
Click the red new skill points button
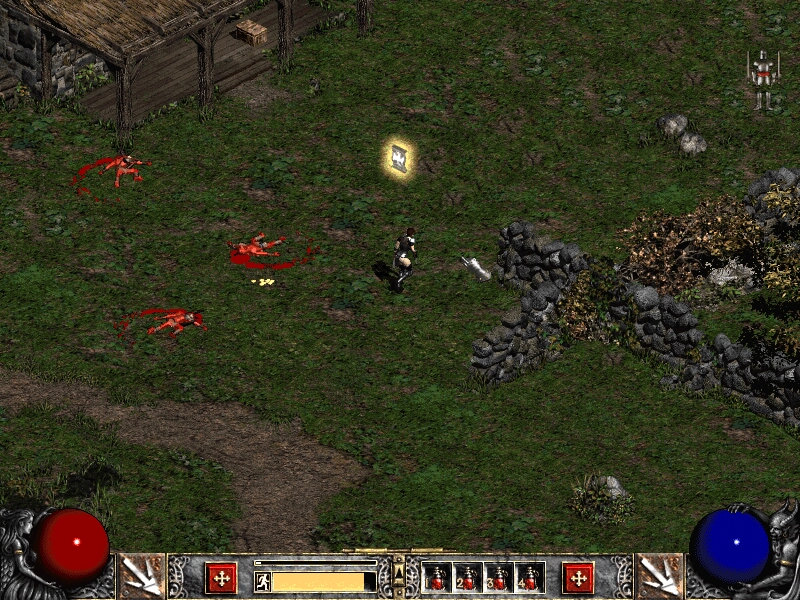577,577
